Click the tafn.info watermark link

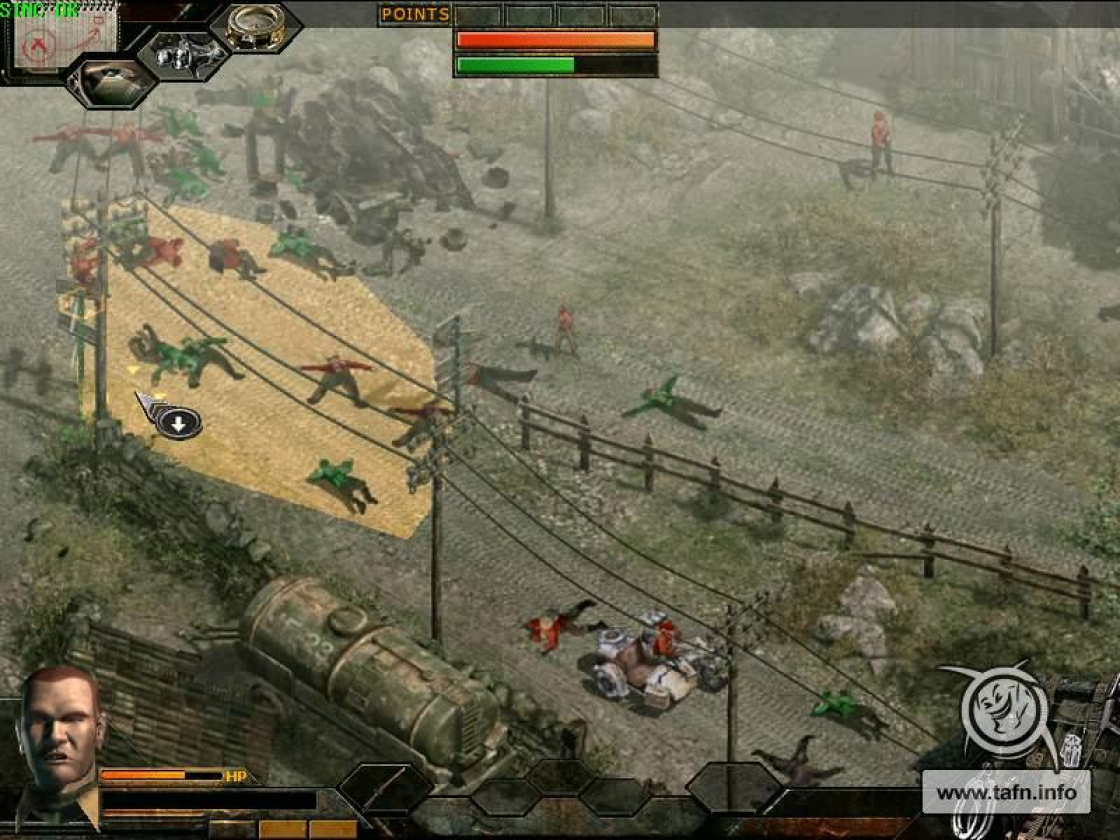[x=1007, y=794]
